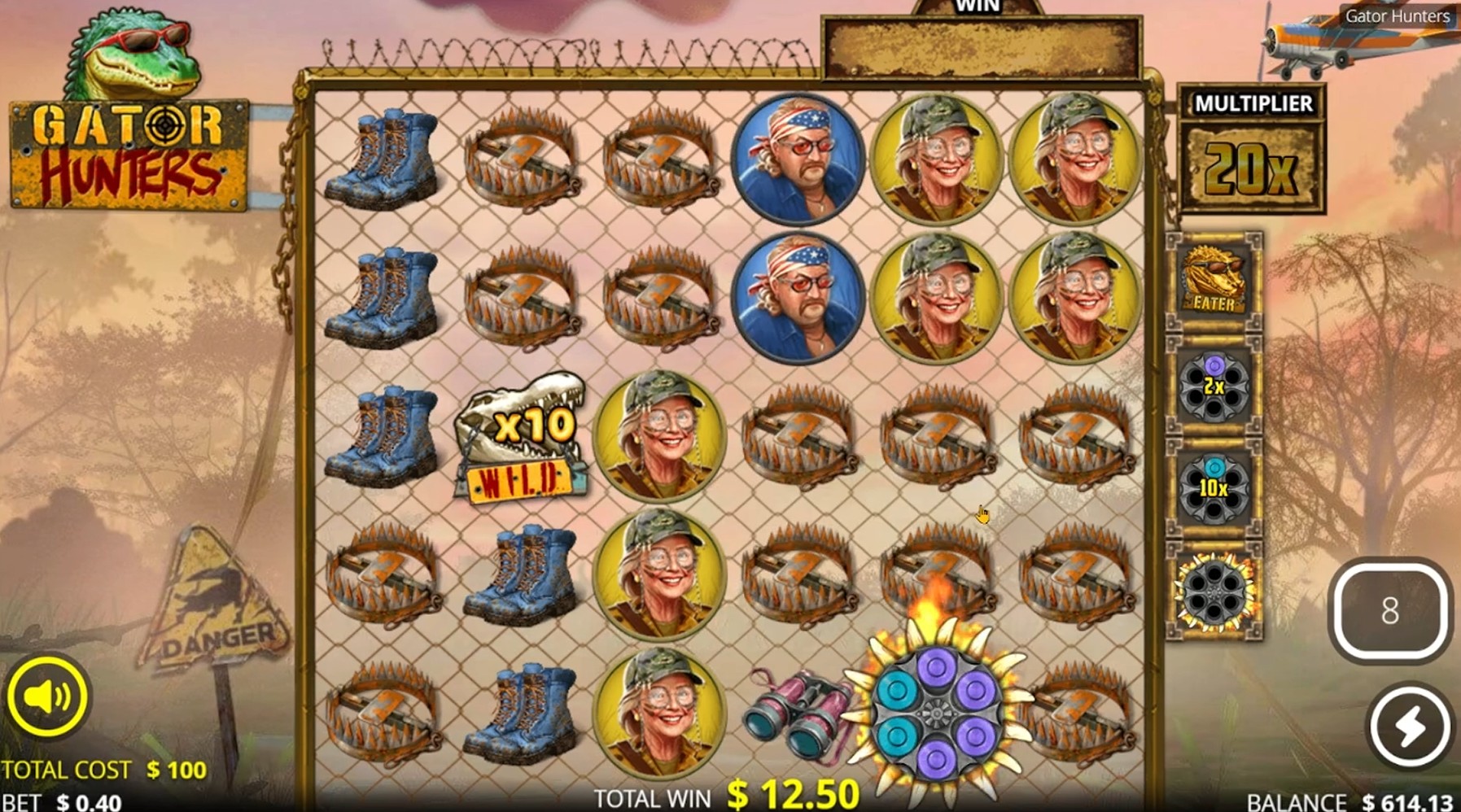The width and height of the screenshot is (1461, 812).
Task: Mute the game sound with the speaker button
Action: 46,696
